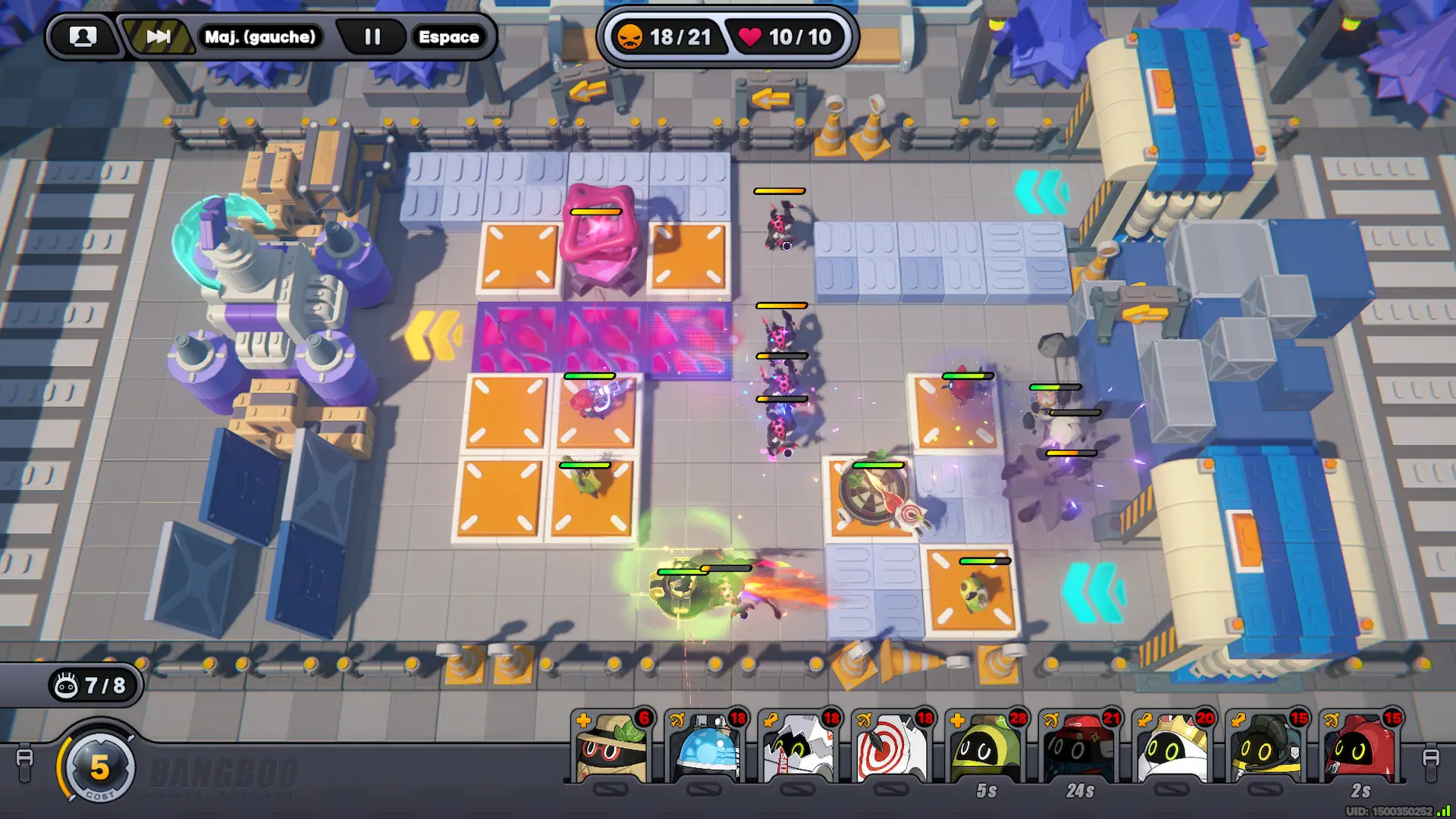Pick the crowned white Bangboo card
This screenshot has height=819, width=1456.
tap(1172, 748)
